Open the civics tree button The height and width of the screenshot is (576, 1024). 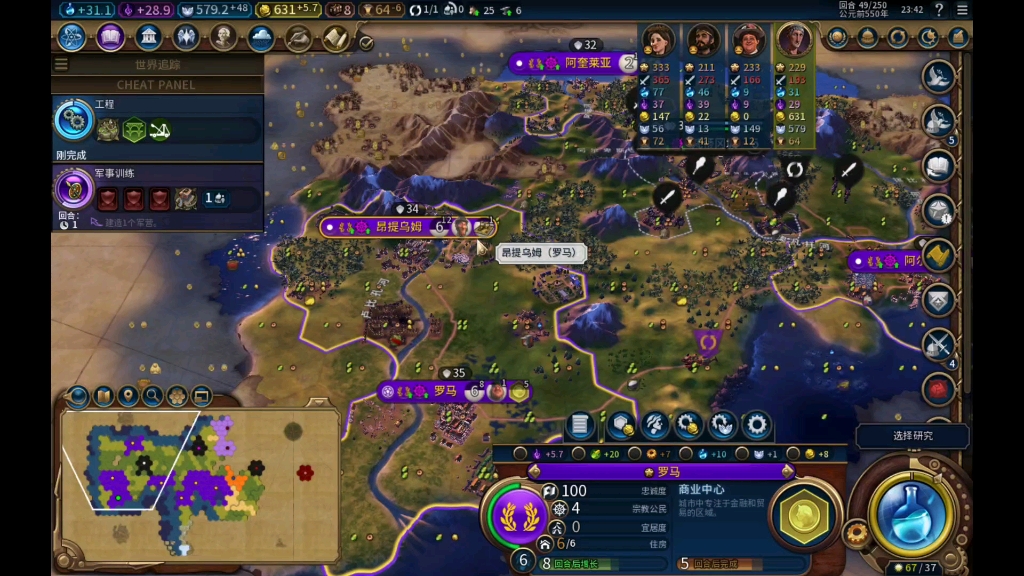click(110, 38)
